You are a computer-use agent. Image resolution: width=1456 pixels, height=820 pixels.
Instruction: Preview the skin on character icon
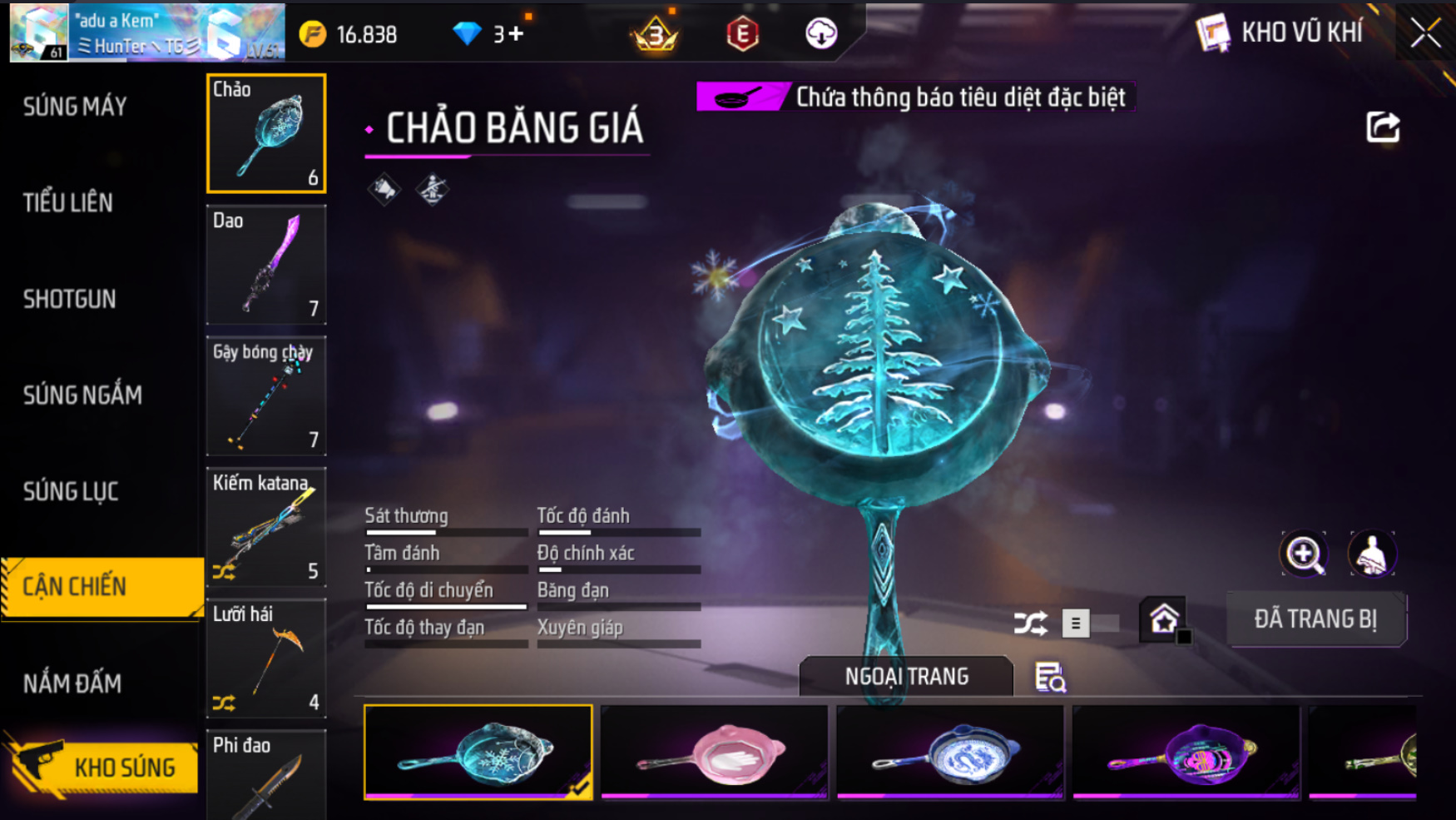pyautogui.click(x=1371, y=554)
